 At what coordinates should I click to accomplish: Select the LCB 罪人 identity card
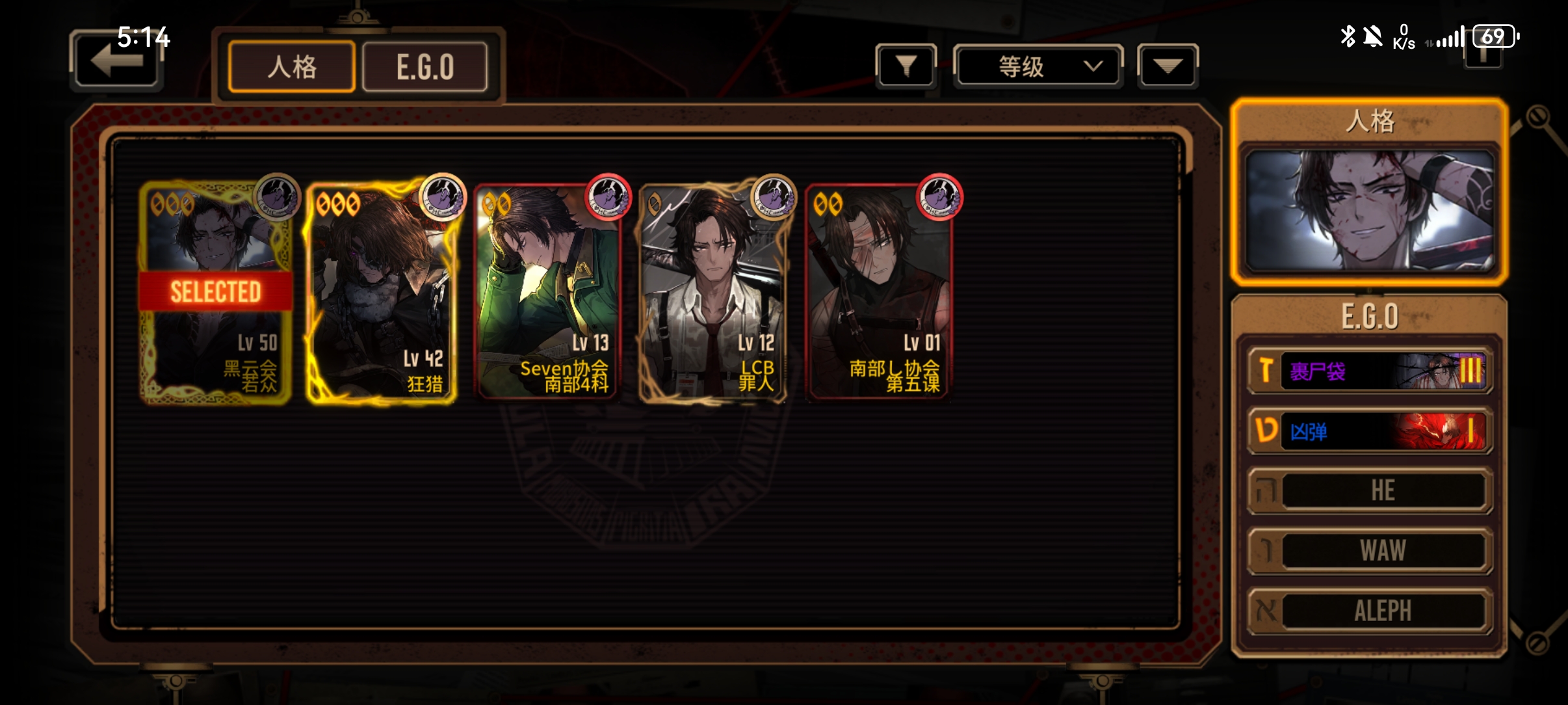tap(713, 293)
